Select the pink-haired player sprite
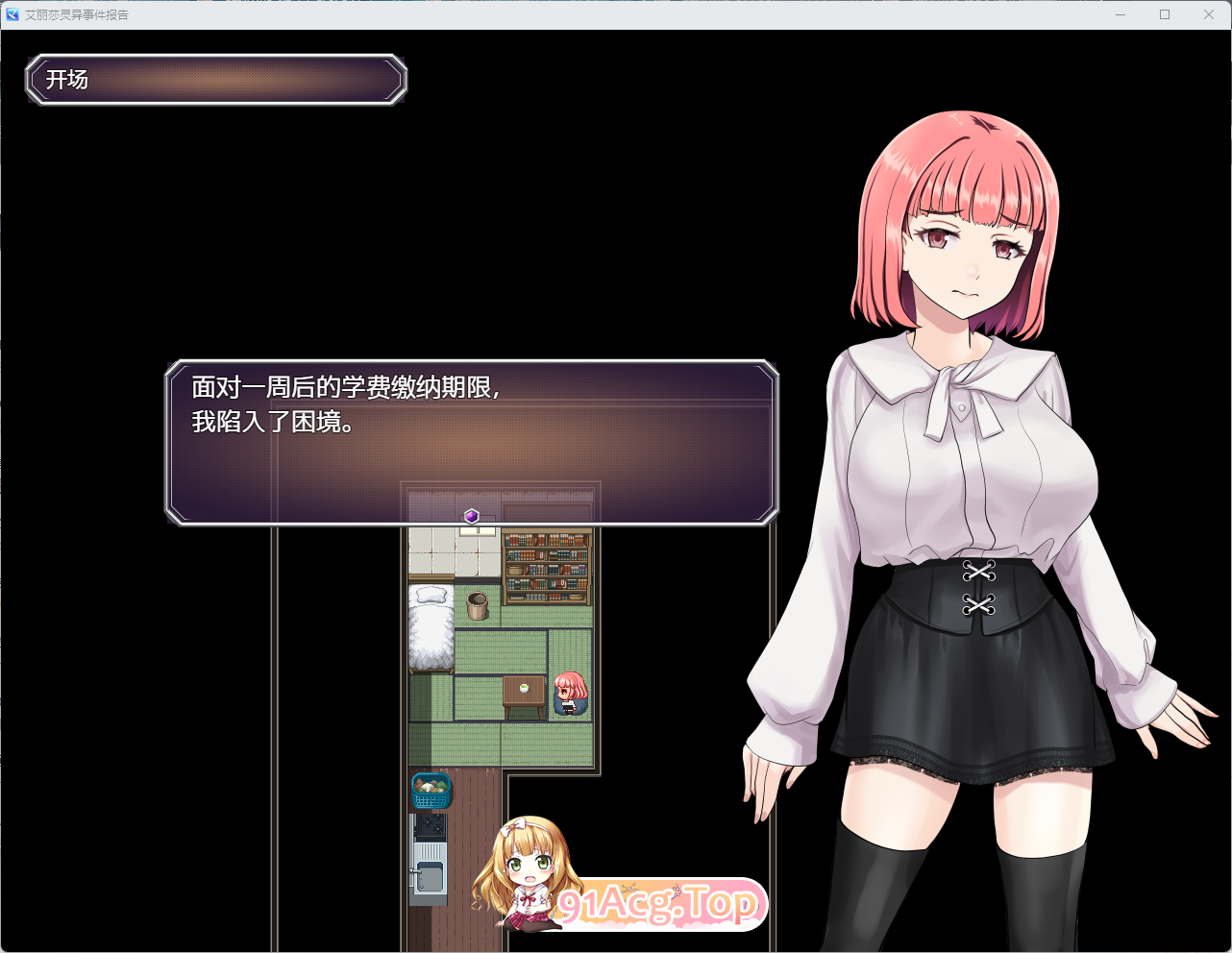 570,694
